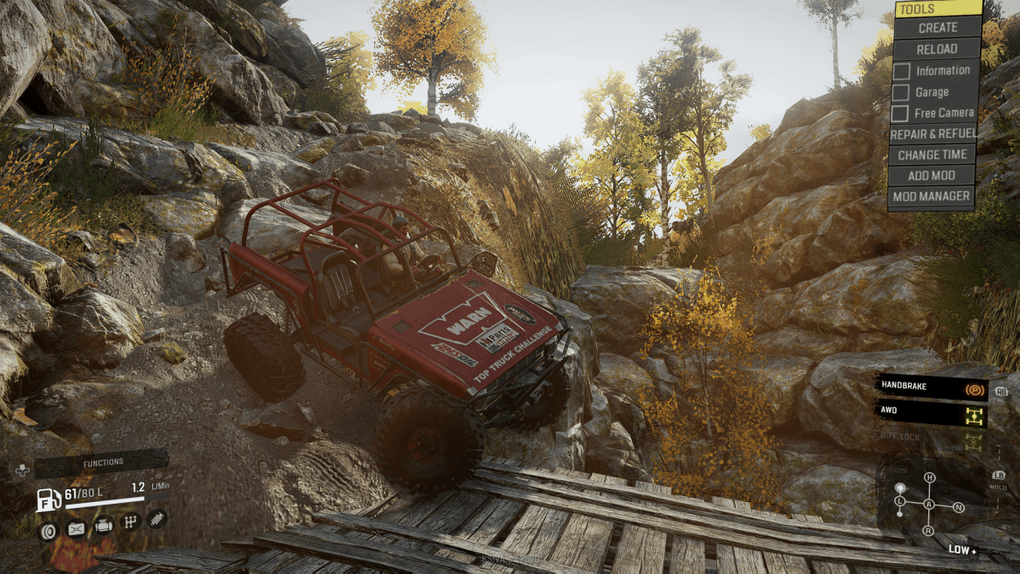1020x574 pixels.
Task: Open the MOD MANAGER
Action: (x=932, y=197)
